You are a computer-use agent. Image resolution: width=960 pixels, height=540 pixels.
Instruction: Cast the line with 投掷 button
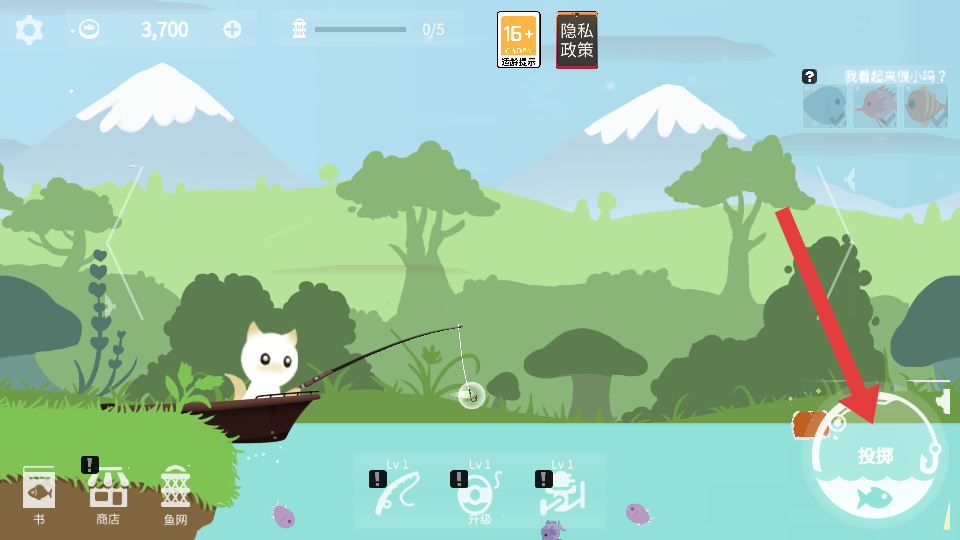click(x=875, y=458)
